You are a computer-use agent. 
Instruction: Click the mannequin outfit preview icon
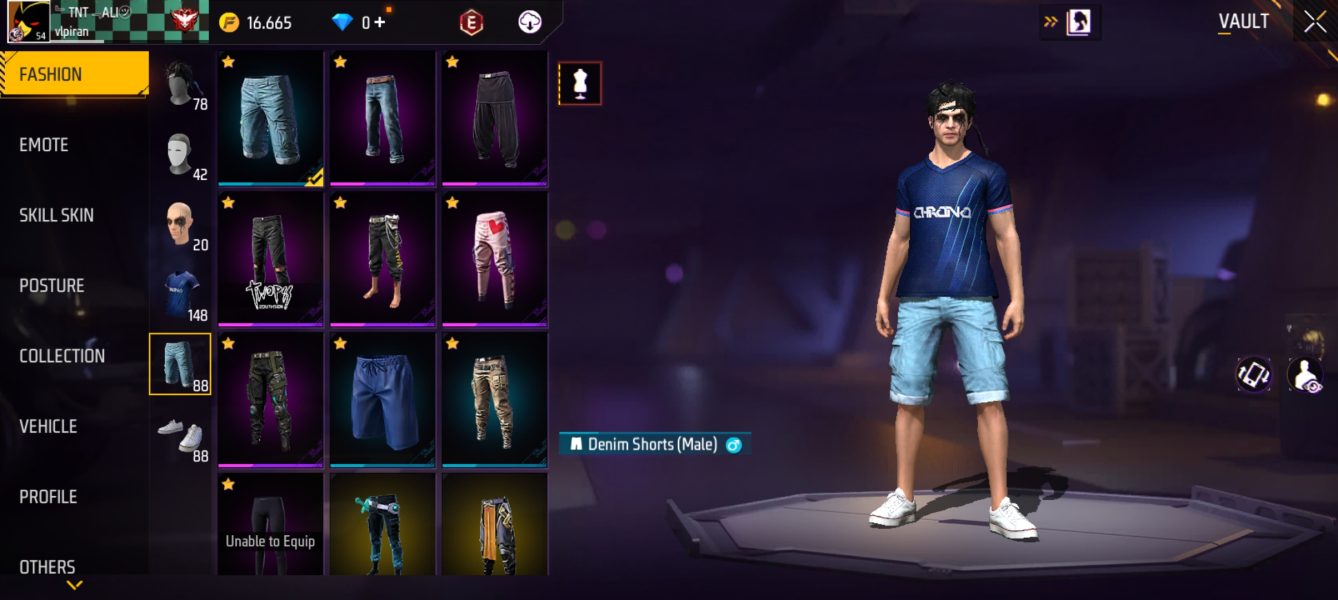580,84
